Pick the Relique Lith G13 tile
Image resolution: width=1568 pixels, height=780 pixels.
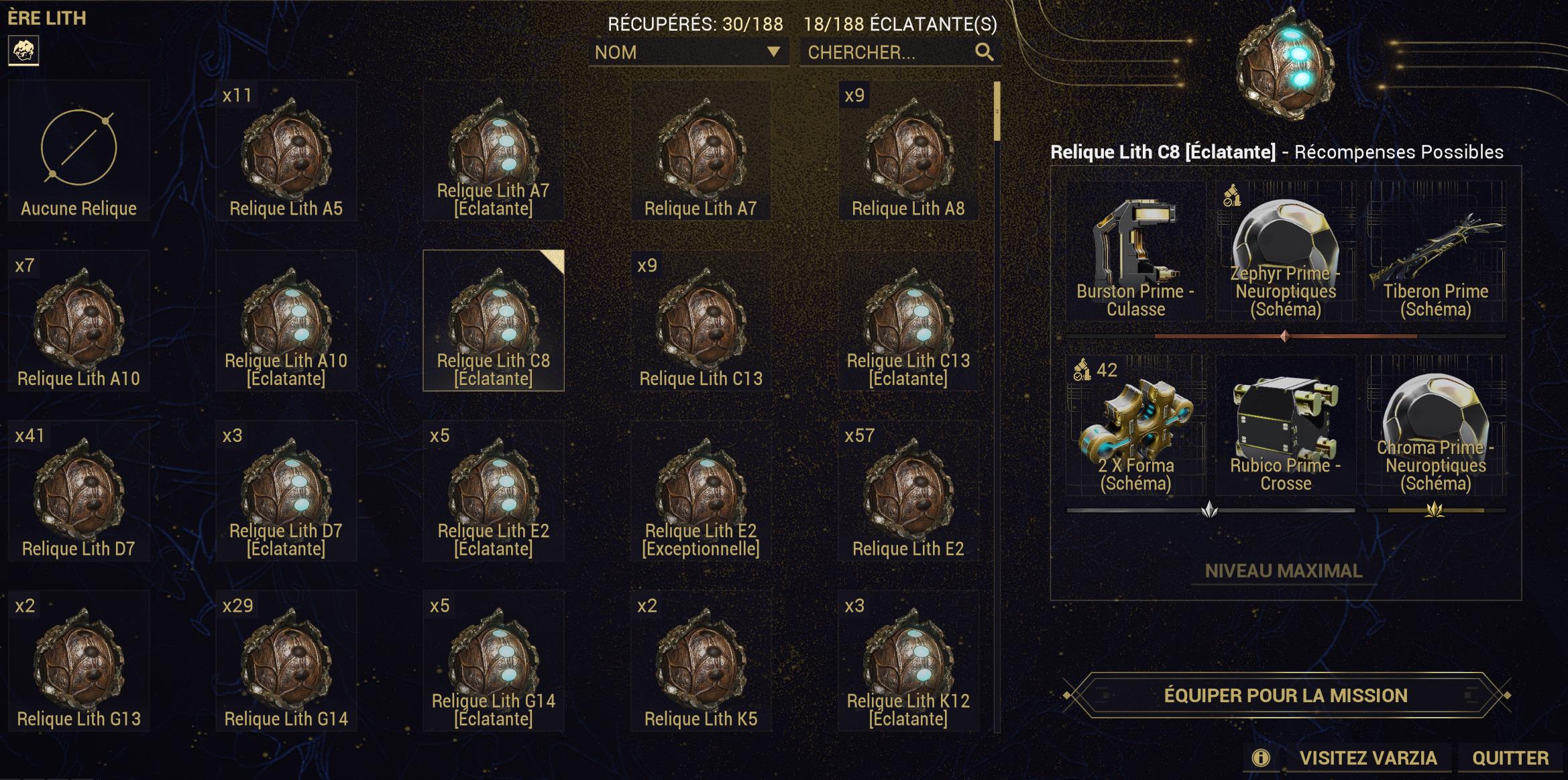click(78, 662)
